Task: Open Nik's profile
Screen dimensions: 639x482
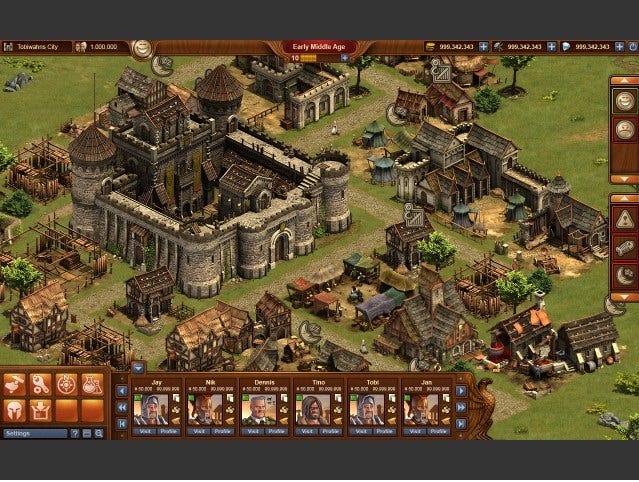Action: point(217,431)
